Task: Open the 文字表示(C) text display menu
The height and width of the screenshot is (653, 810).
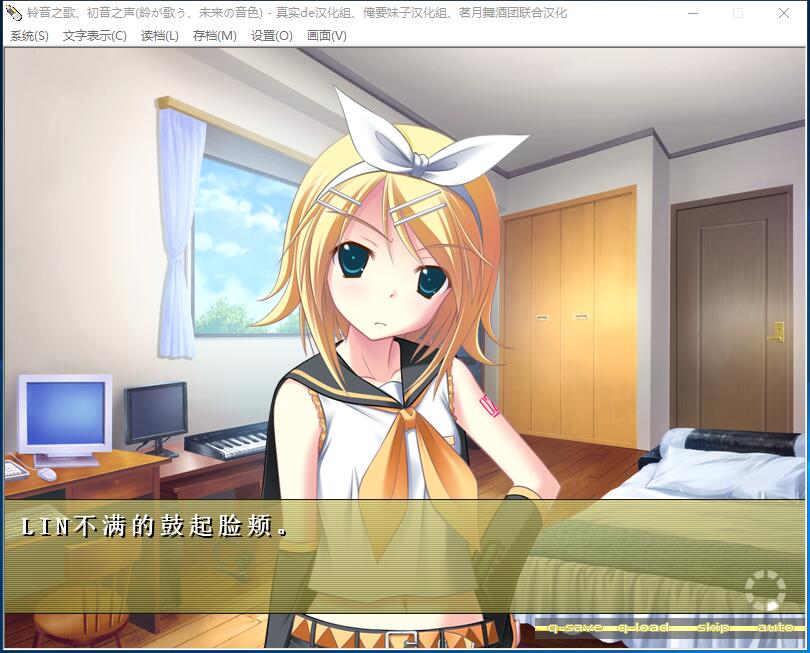Action: [x=94, y=36]
